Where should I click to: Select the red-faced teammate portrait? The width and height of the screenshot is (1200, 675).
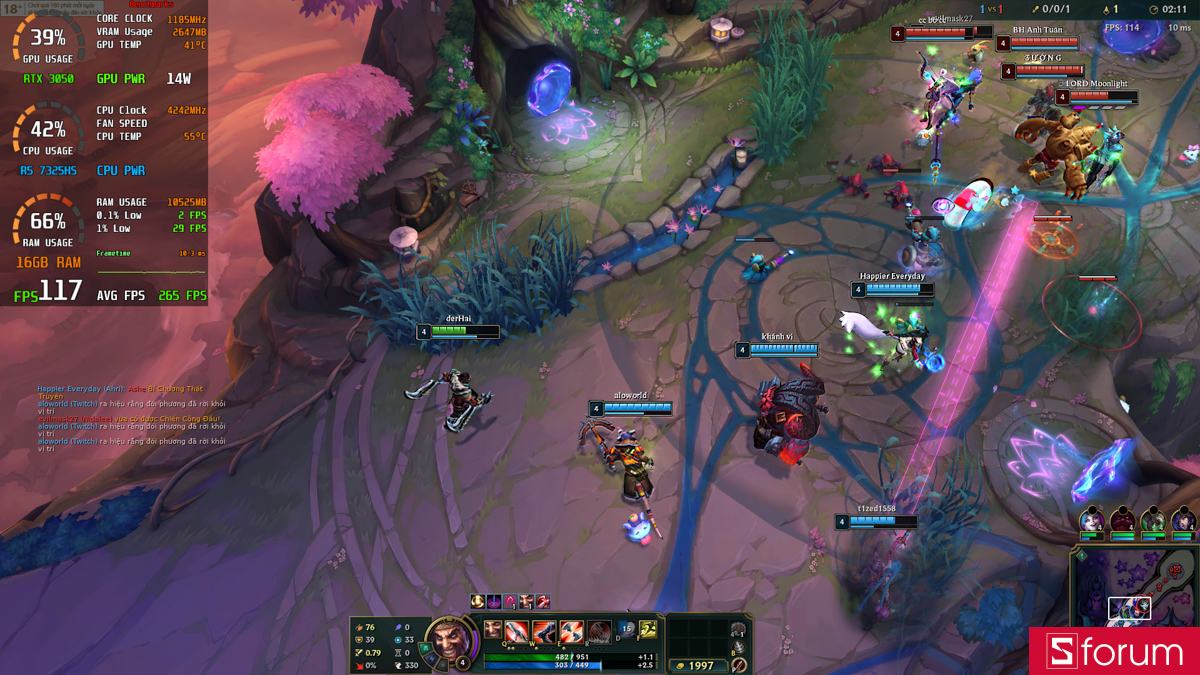point(1122,521)
